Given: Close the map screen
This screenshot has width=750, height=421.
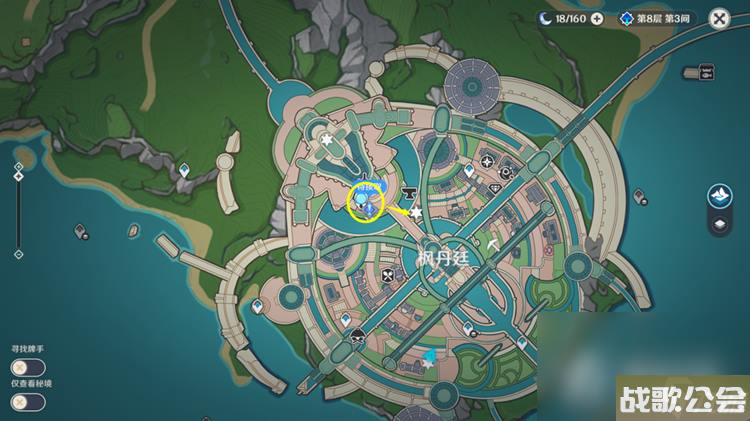Looking at the screenshot, I should [x=718, y=18].
